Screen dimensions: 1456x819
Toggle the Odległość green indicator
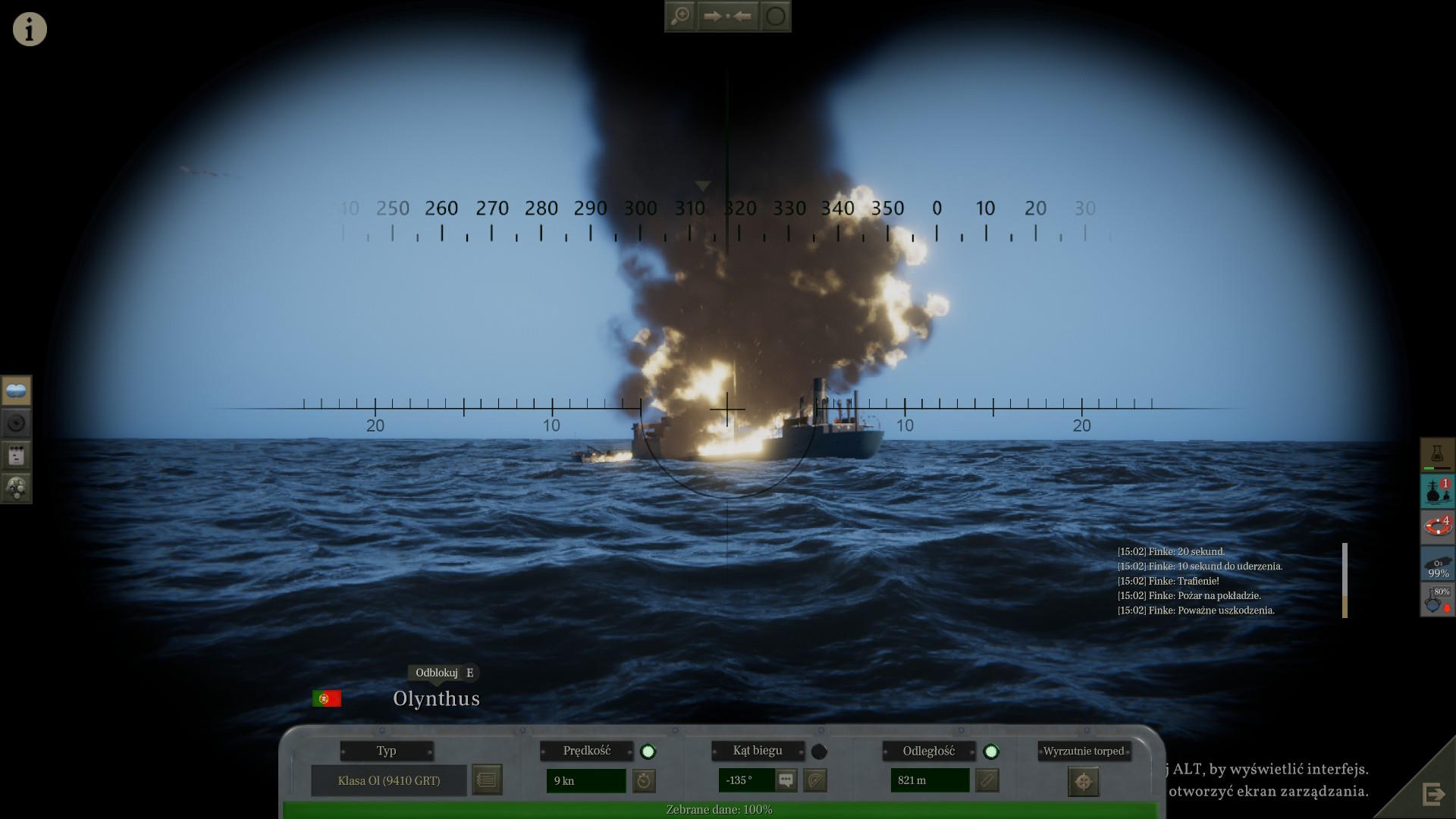(x=990, y=752)
